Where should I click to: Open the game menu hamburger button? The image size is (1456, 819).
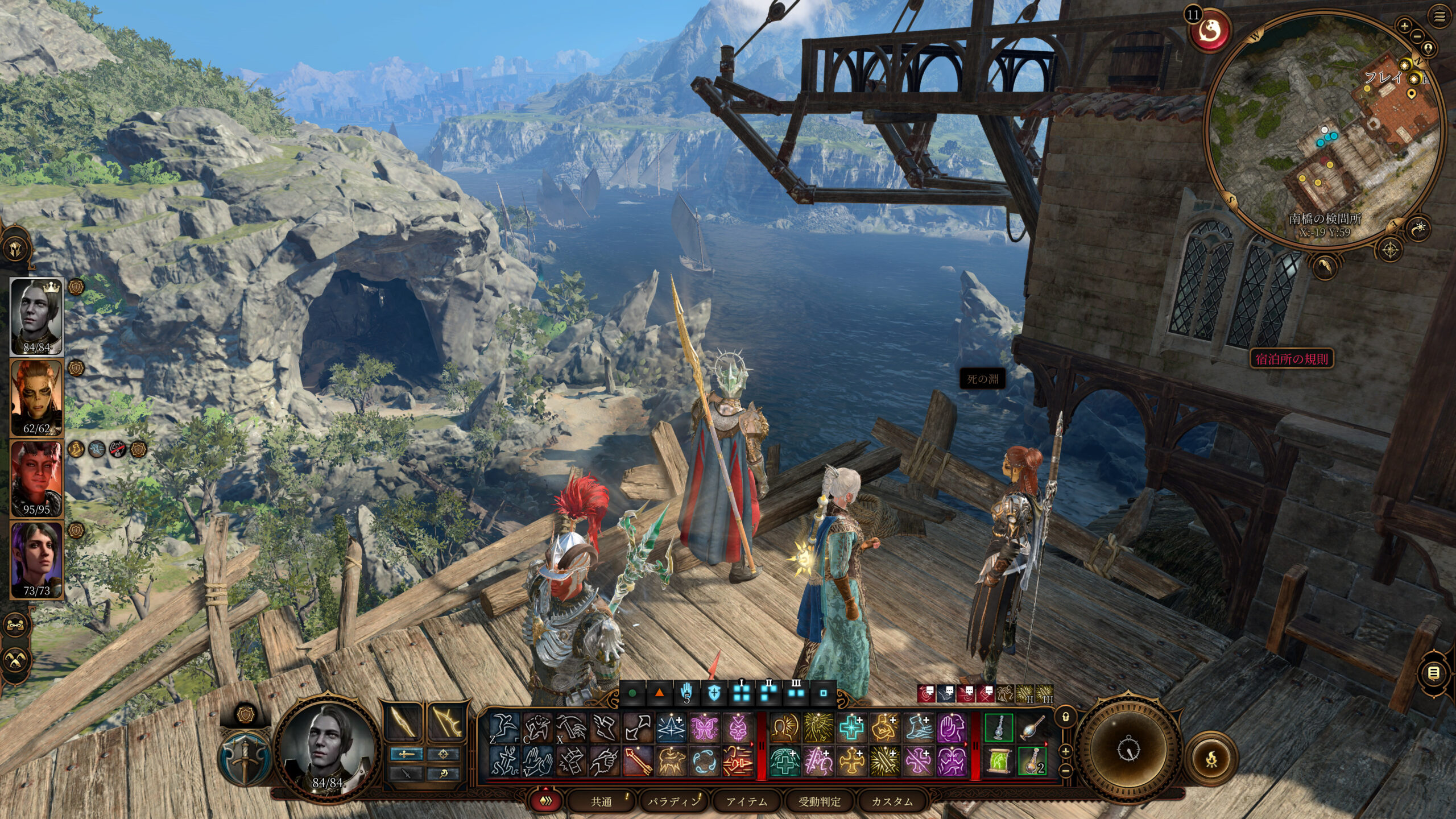[1440, 17]
